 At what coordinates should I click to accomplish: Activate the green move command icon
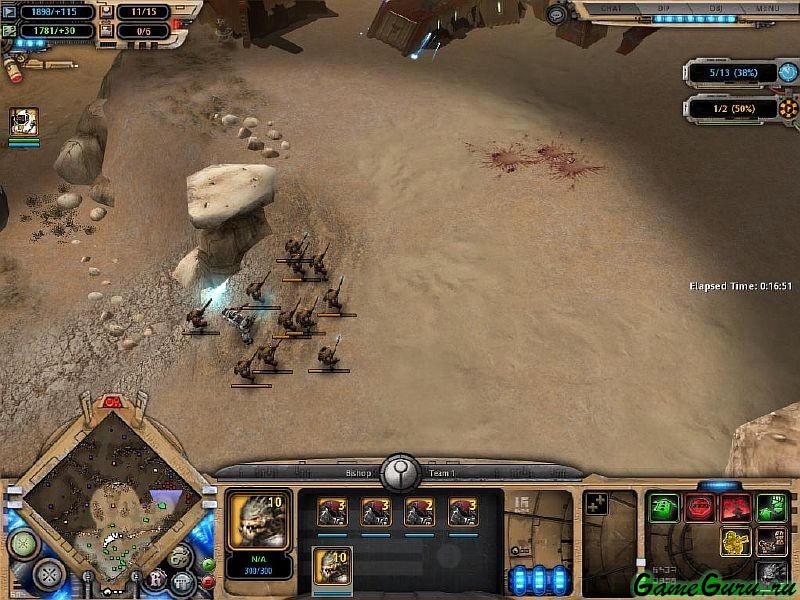664,508
